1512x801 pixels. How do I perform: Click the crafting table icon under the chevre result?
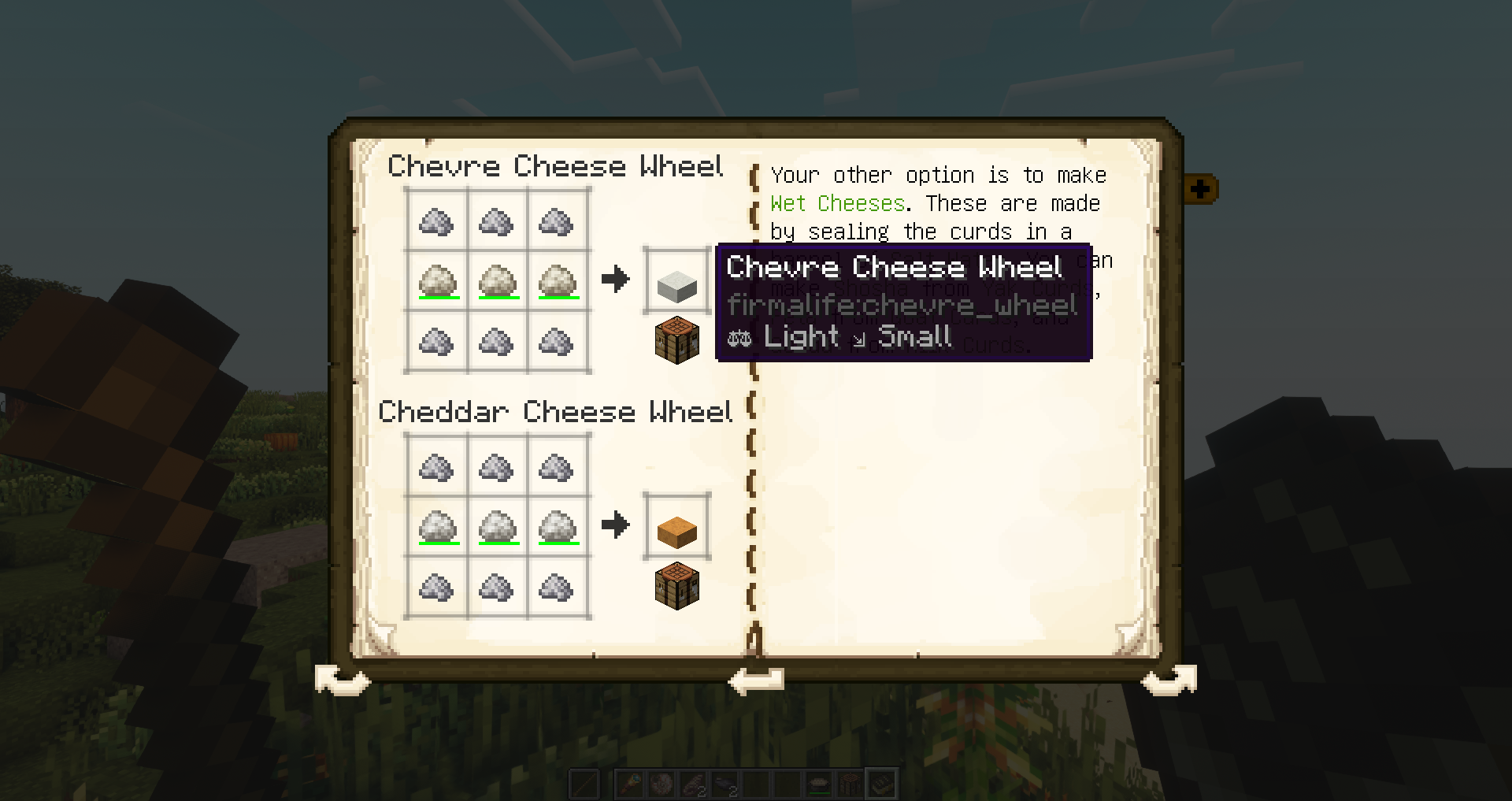coord(676,340)
